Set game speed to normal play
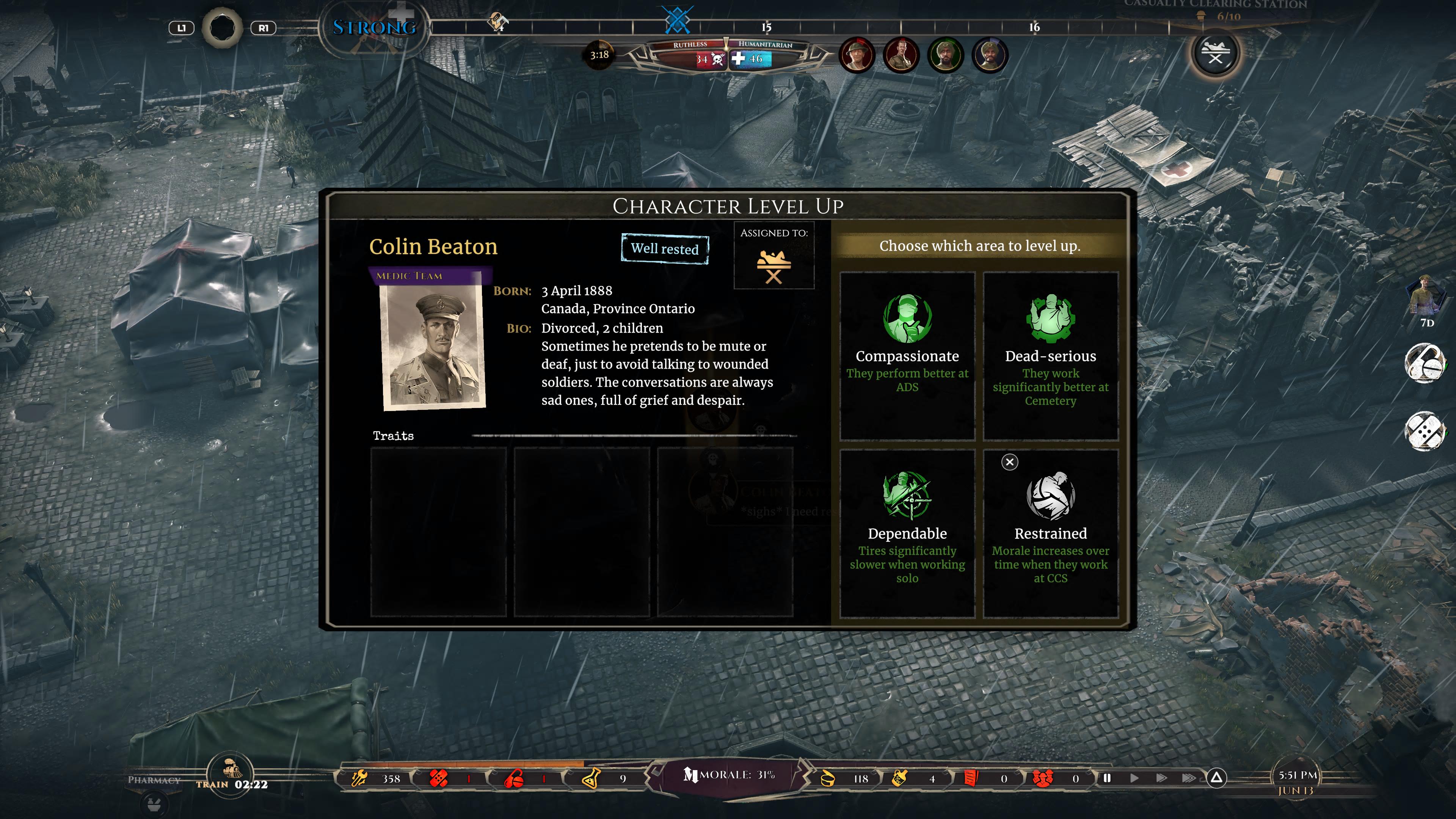Viewport: 1456px width, 819px height. point(1134,778)
